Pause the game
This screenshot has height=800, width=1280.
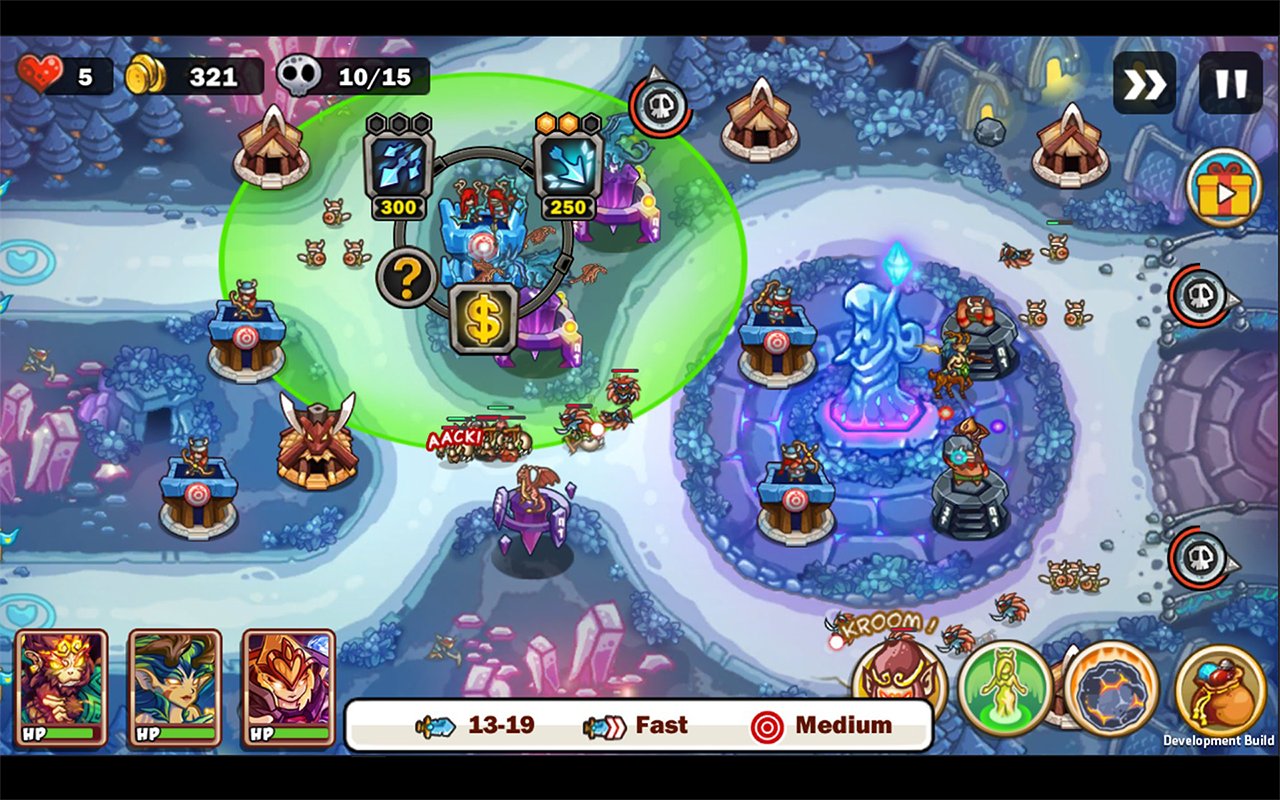point(1230,83)
